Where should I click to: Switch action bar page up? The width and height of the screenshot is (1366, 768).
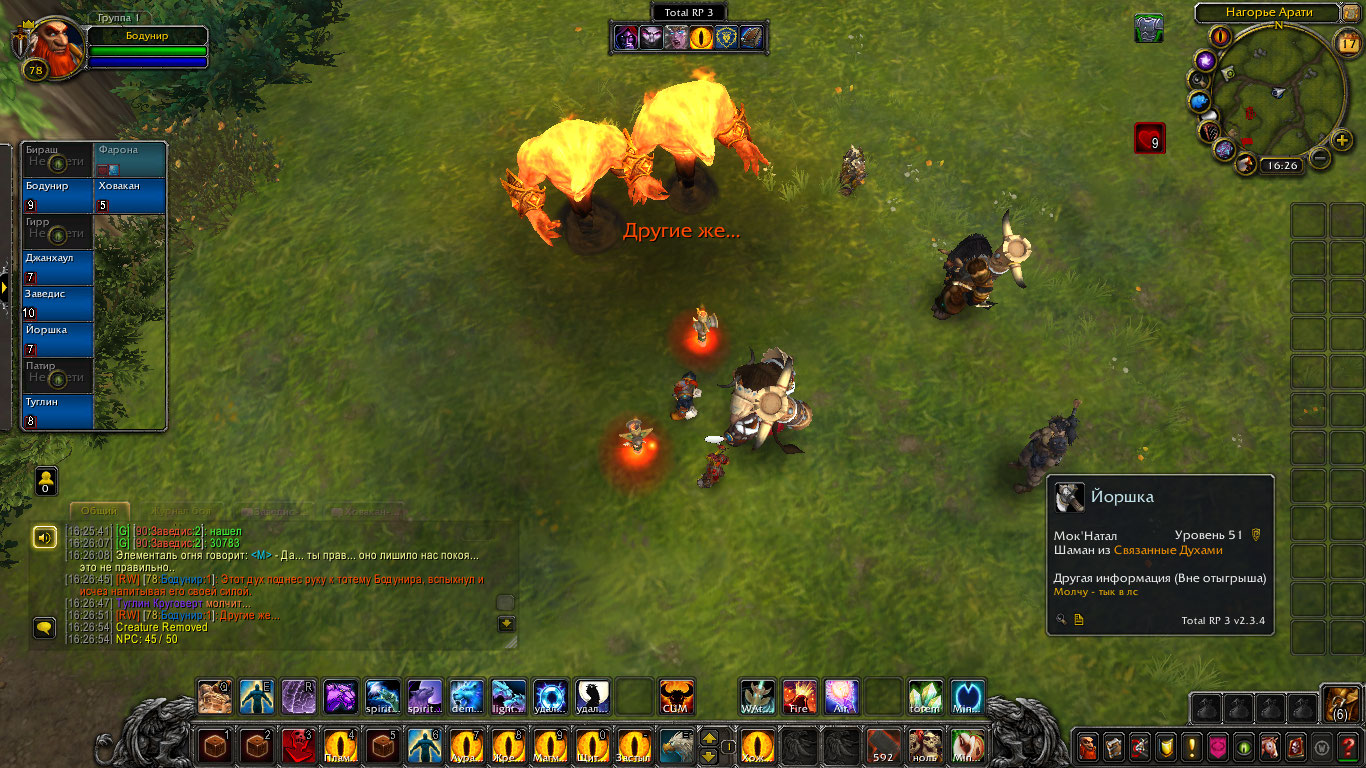pyautogui.click(x=709, y=738)
